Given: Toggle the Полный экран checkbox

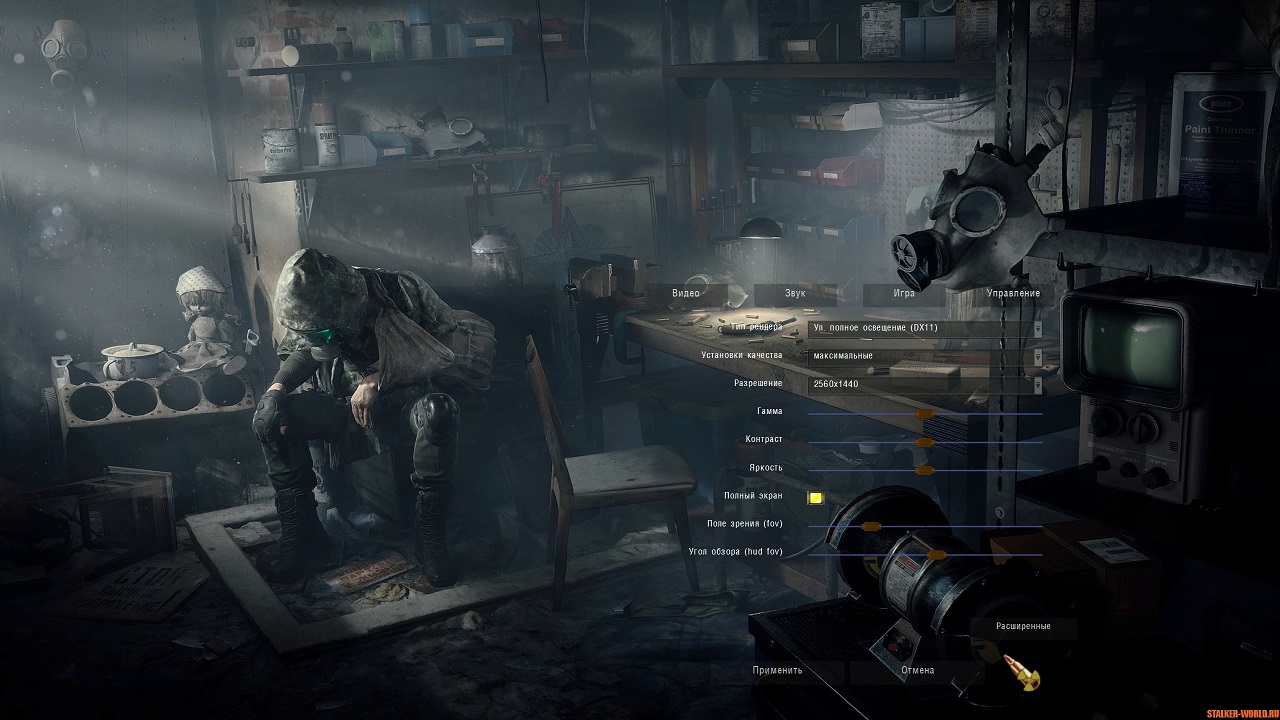Looking at the screenshot, I should (x=816, y=497).
